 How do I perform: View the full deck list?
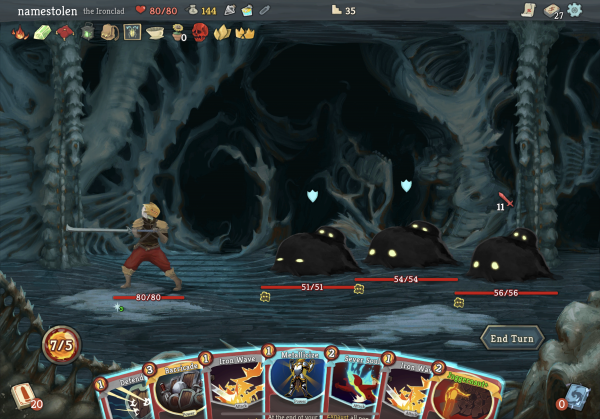[549, 10]
